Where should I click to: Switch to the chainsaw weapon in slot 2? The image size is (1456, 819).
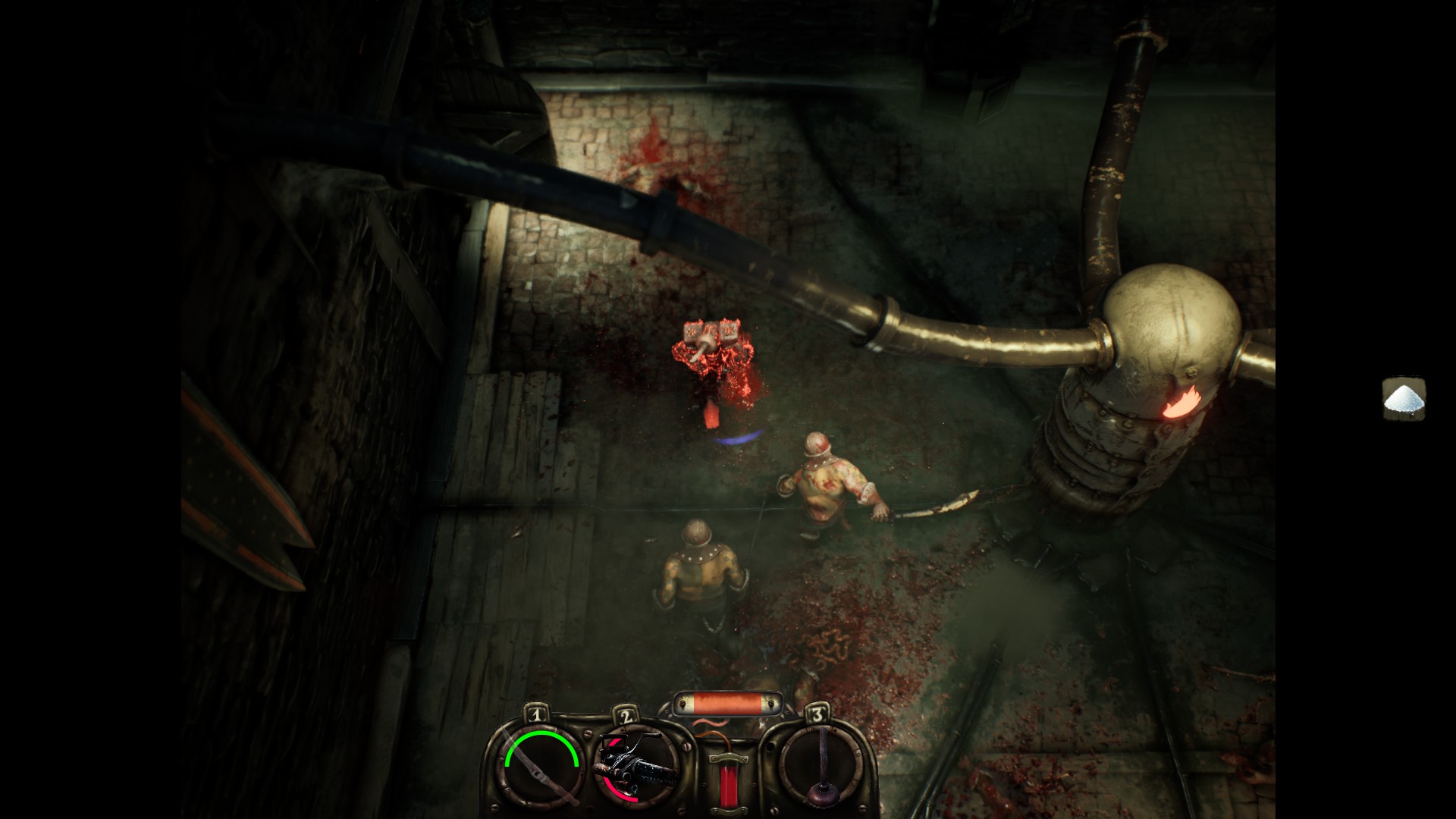[x=635, y=766]
